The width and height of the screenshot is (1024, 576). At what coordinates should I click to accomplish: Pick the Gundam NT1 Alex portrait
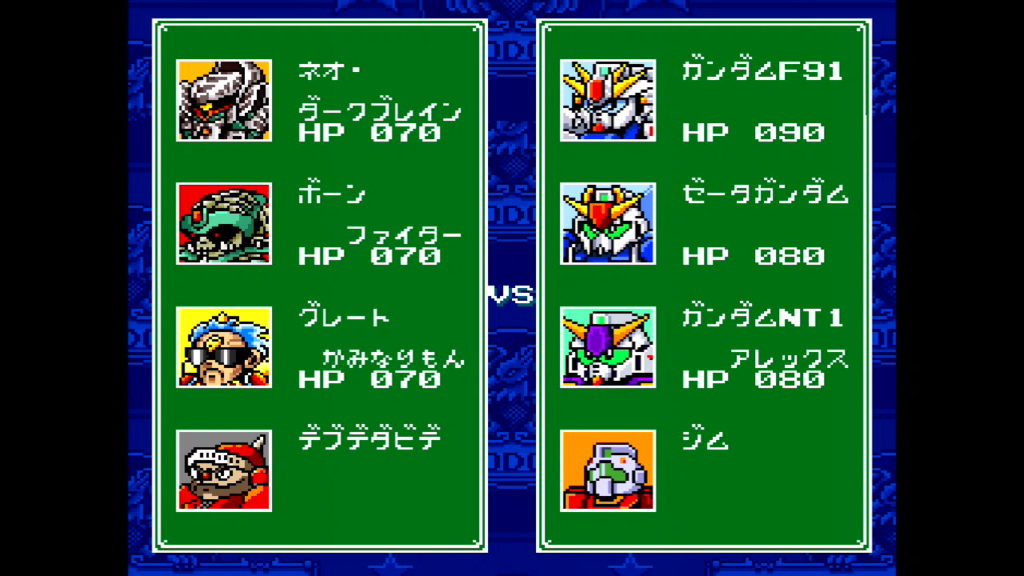coord(607,347)
